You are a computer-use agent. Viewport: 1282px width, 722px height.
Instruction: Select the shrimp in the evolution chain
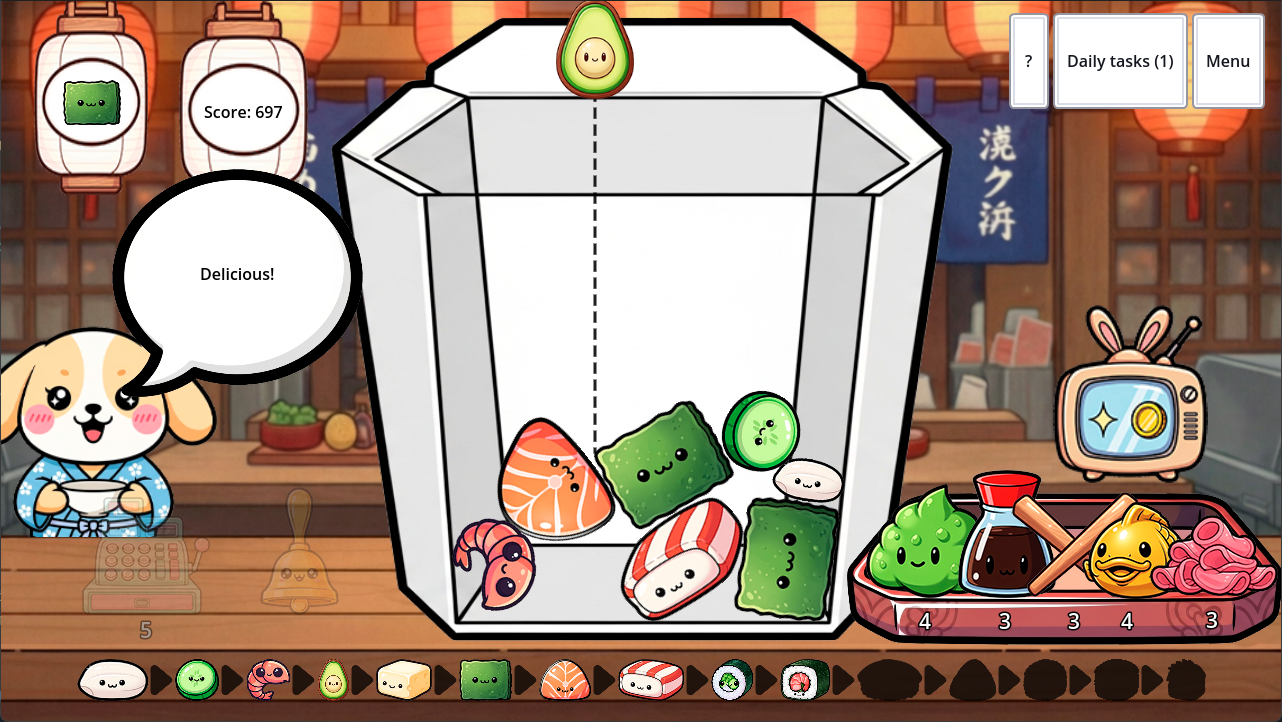pyautogui.click(x=266, y=679)
